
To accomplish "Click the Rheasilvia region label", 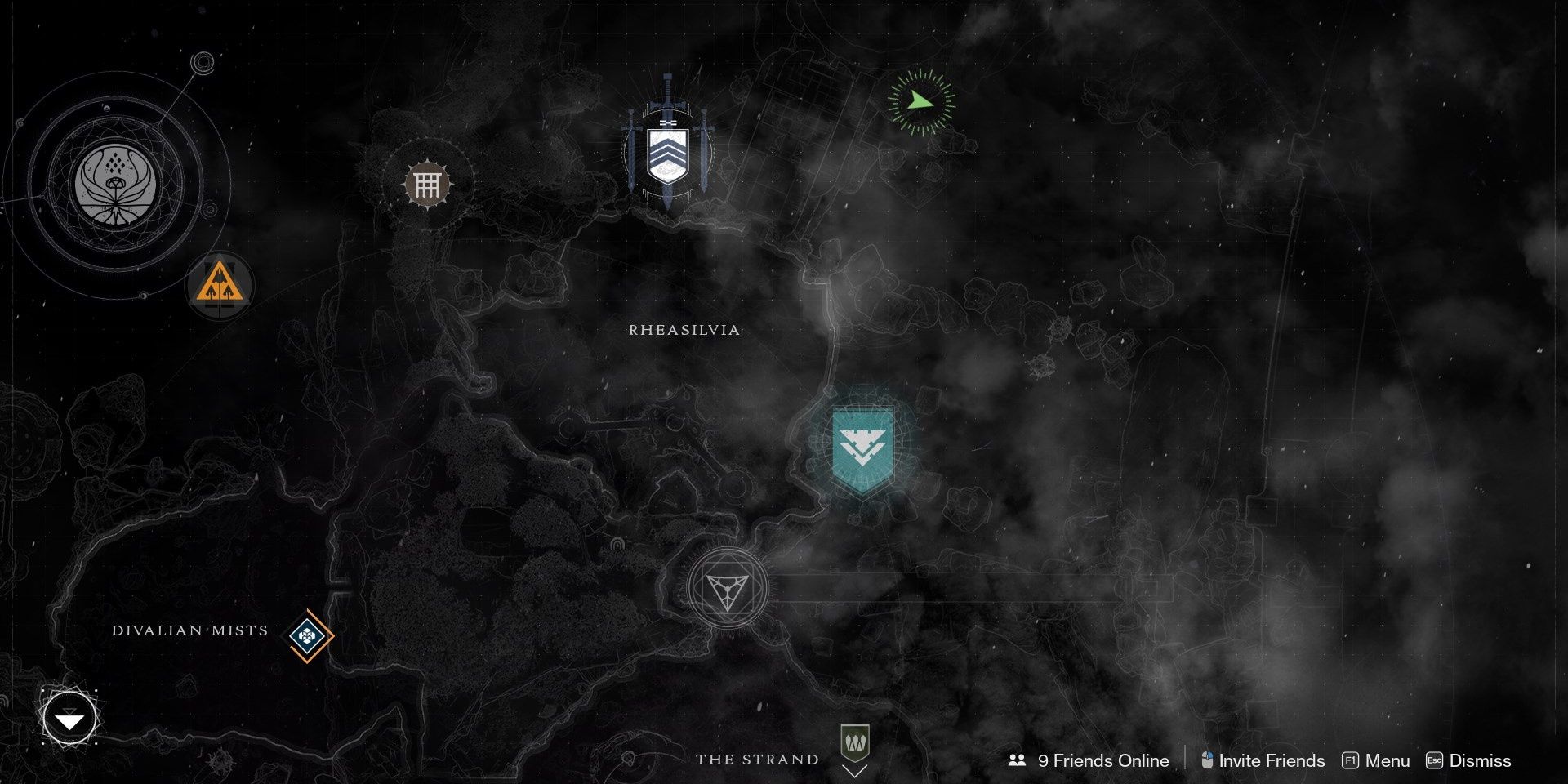I will (x=684, y=331).
